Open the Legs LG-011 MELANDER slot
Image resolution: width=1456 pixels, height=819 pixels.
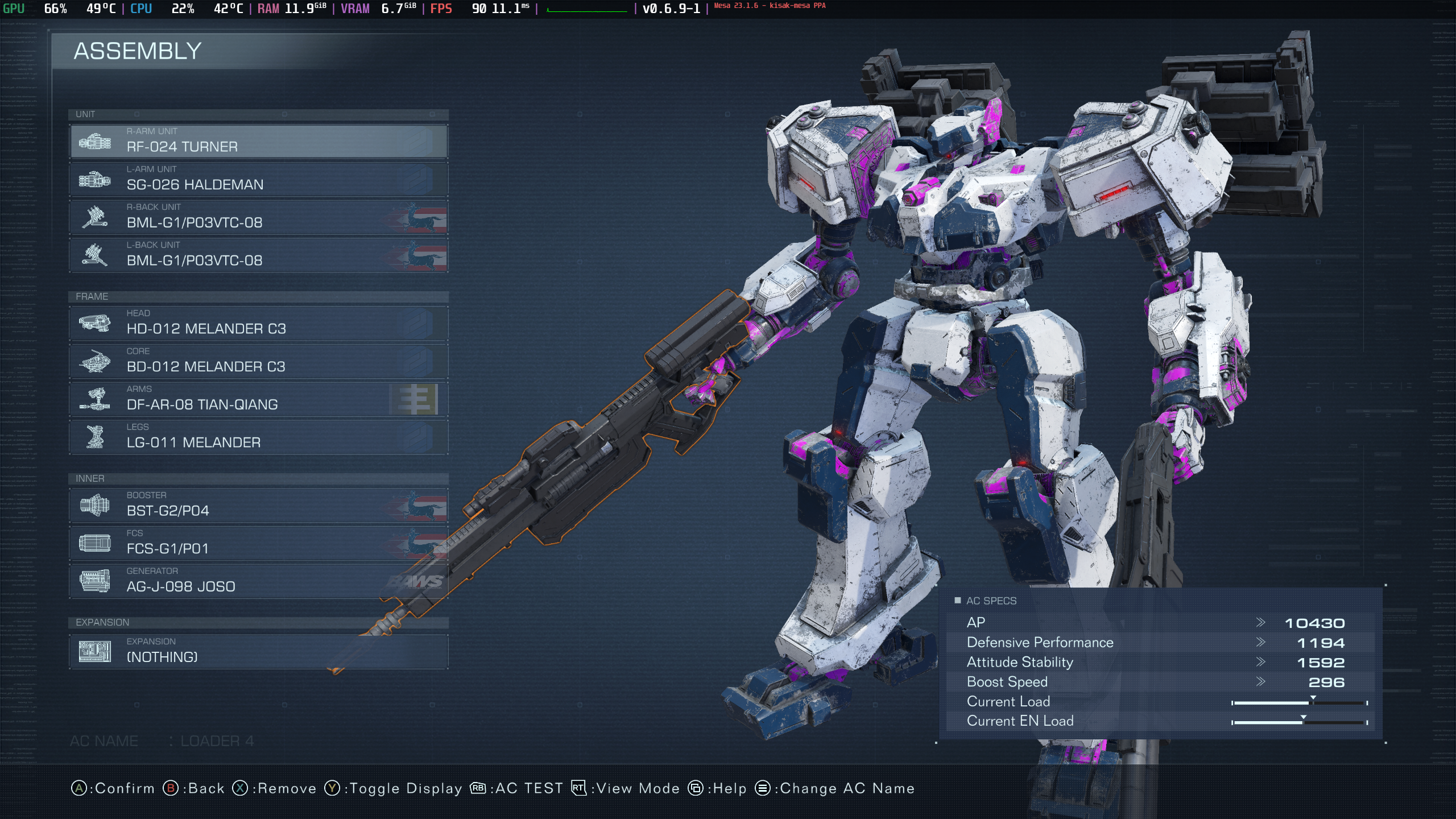[259, 437]
